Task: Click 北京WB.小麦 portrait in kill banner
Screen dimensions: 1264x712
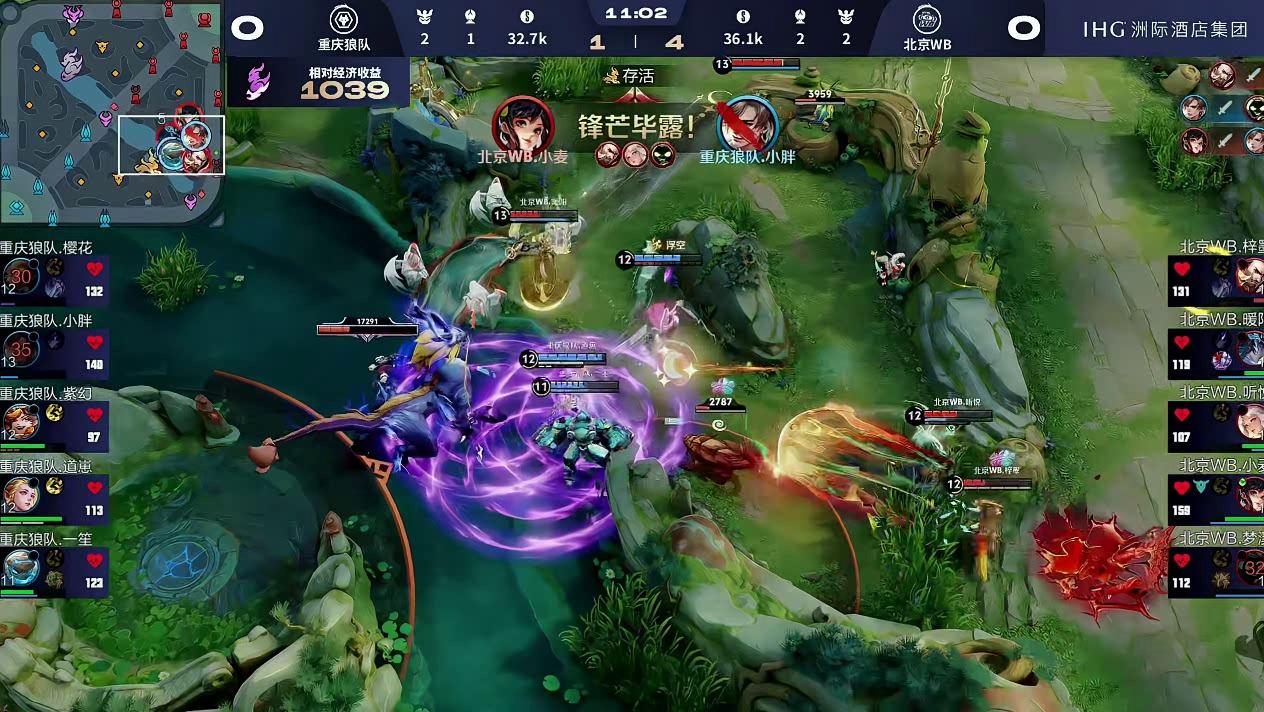Action: [x=522, y=123]
